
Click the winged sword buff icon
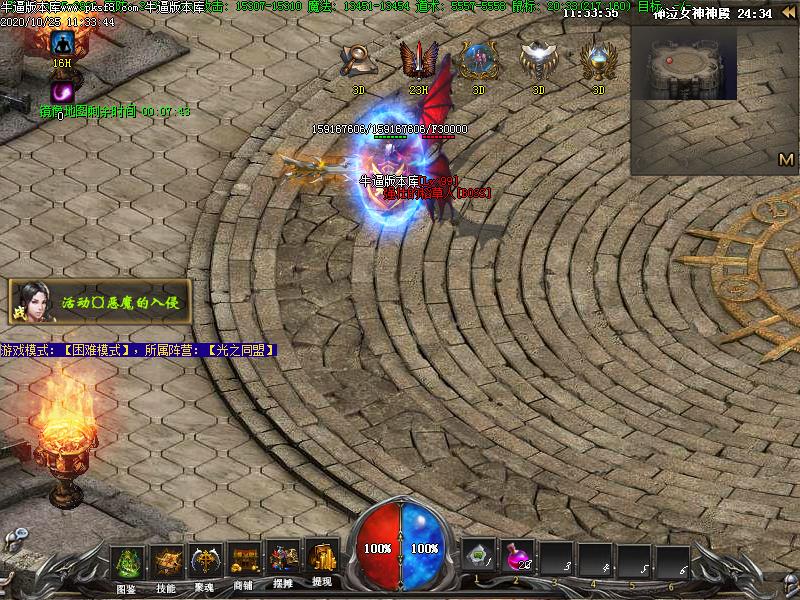tap(416, 61)
